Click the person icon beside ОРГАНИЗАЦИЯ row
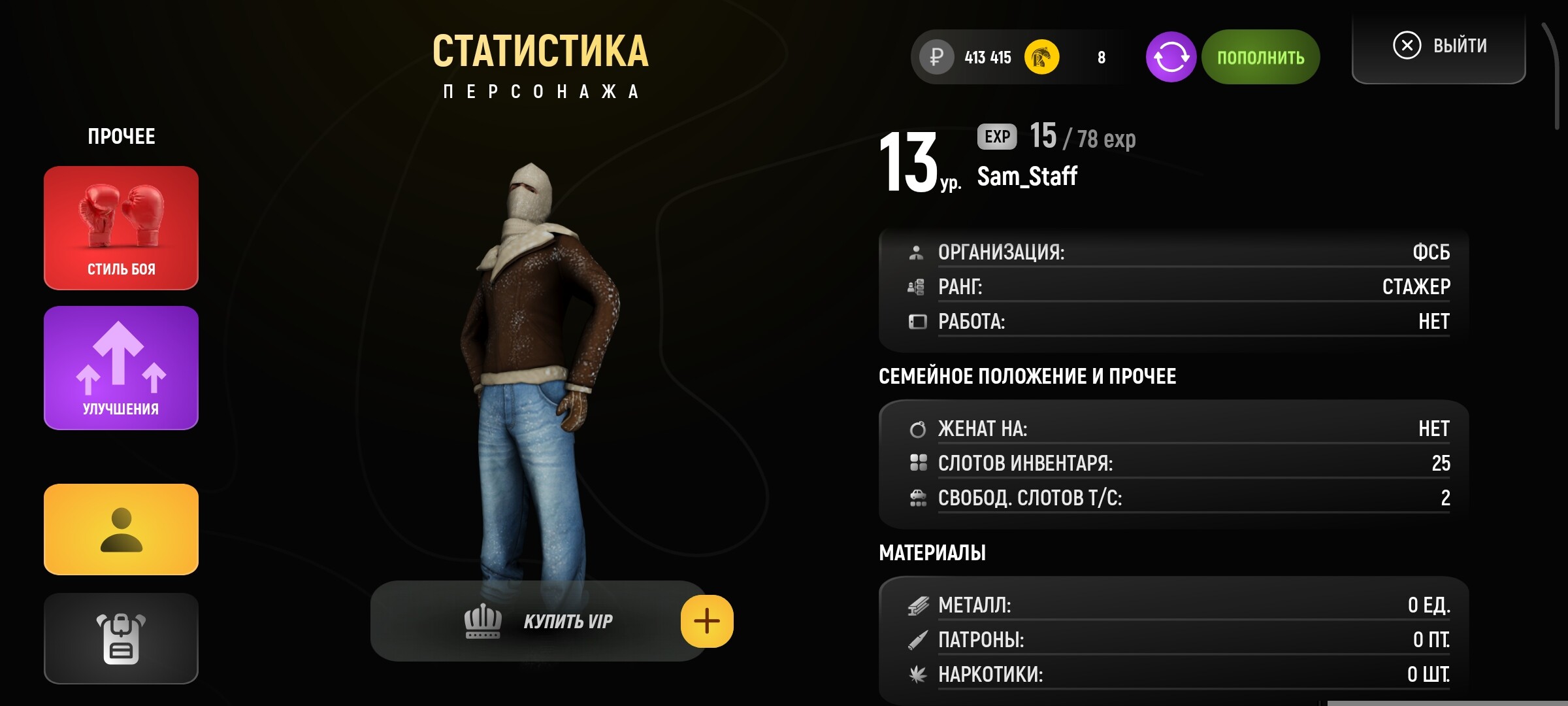Screen dimensions: 1568x706 pos(917,252)
